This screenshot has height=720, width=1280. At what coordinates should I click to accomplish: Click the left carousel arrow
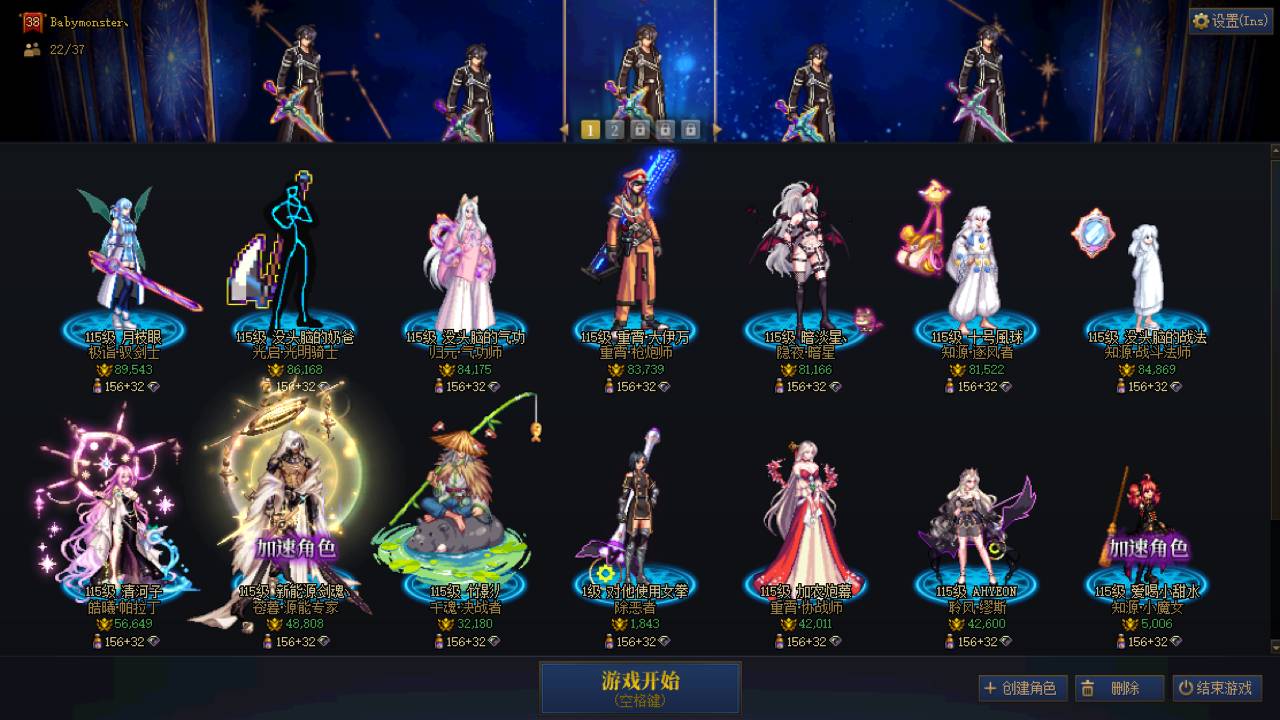563,128
